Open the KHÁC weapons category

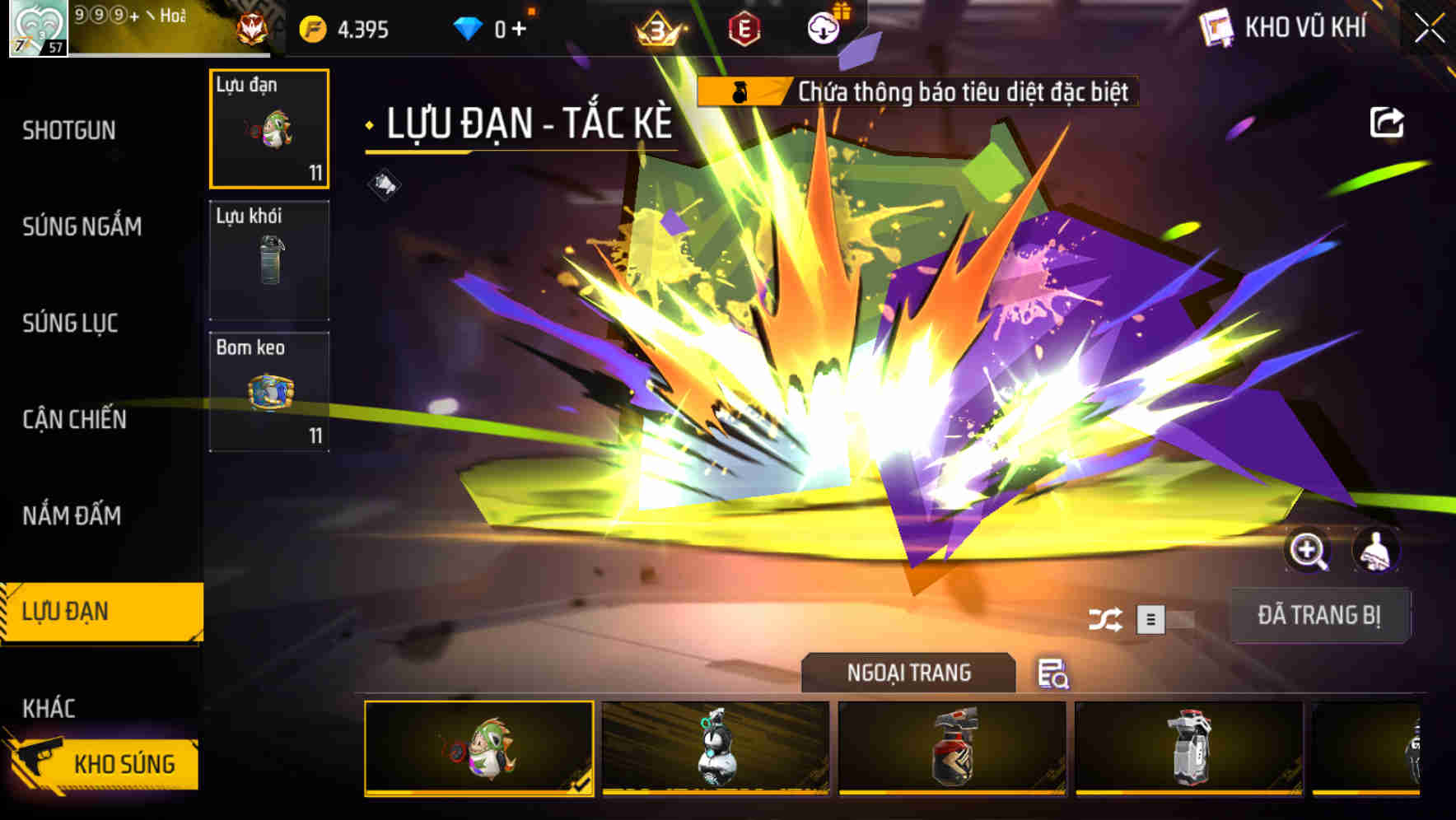(x=48, y=706)
